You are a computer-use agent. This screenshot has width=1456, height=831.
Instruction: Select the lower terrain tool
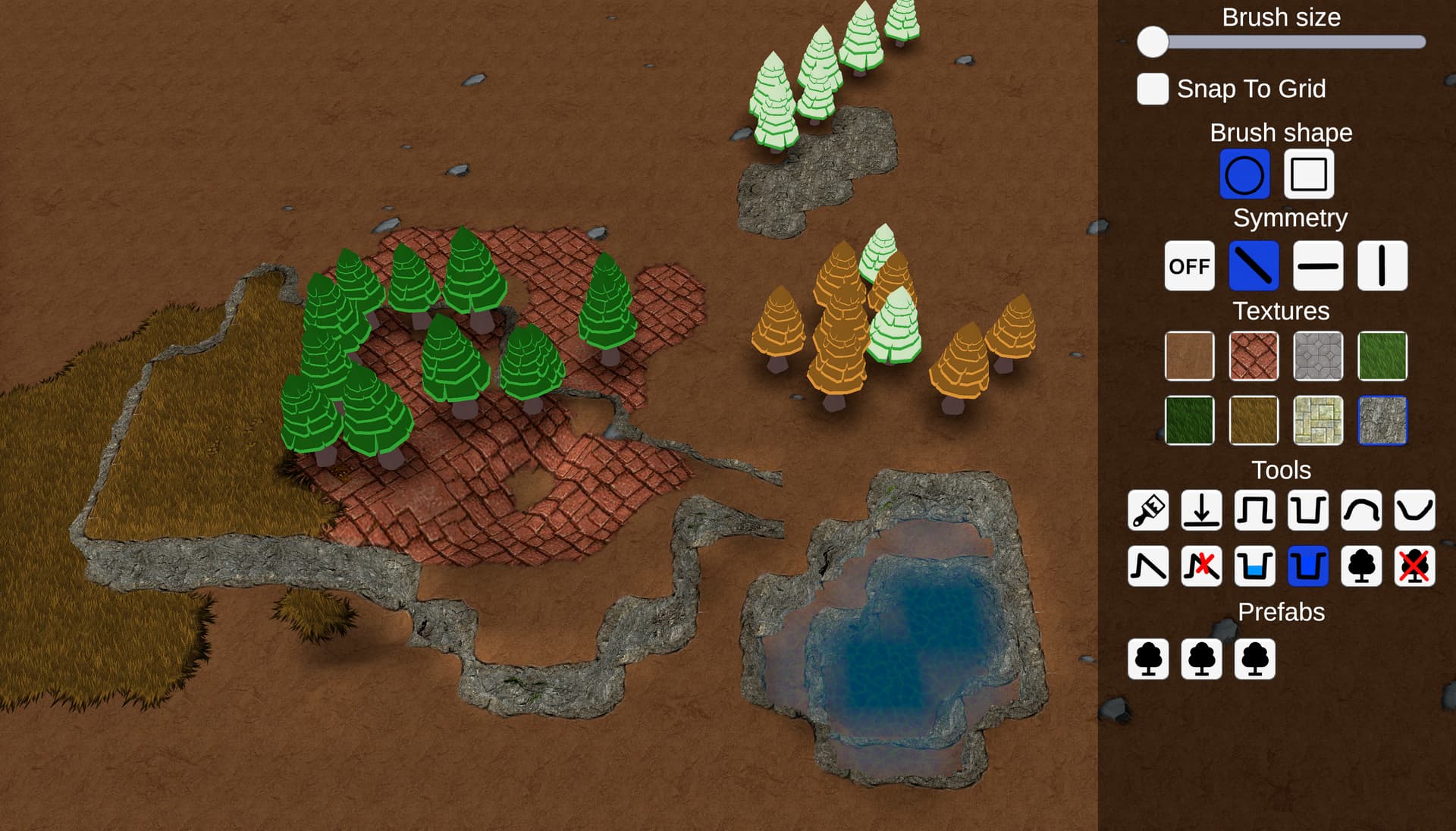tap(1310, 512)
